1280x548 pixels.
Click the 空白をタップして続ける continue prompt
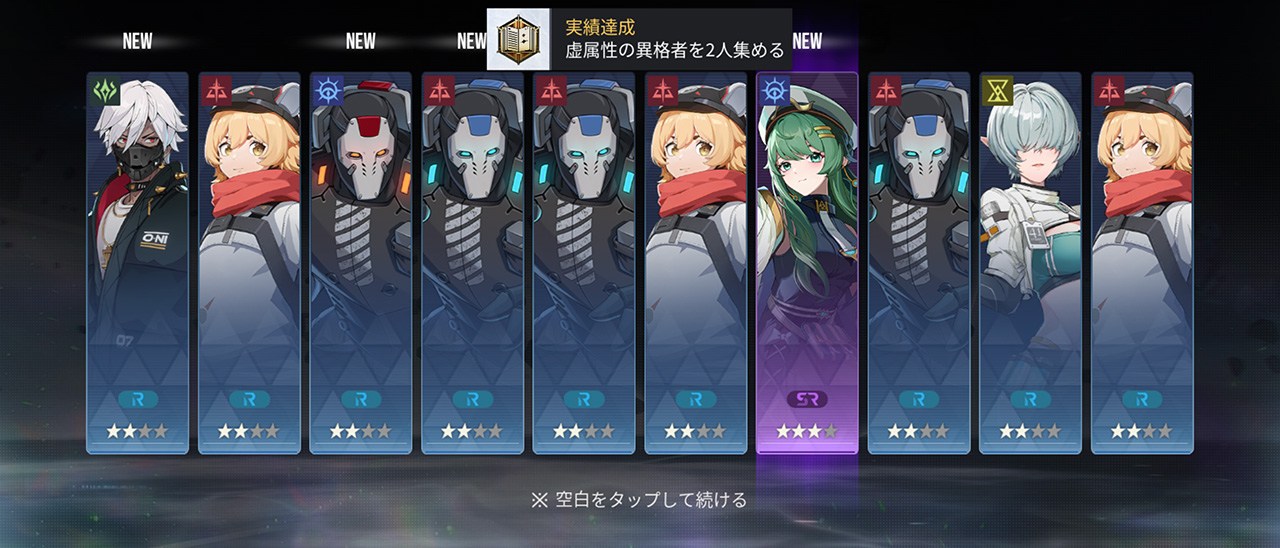pos(640,499)
